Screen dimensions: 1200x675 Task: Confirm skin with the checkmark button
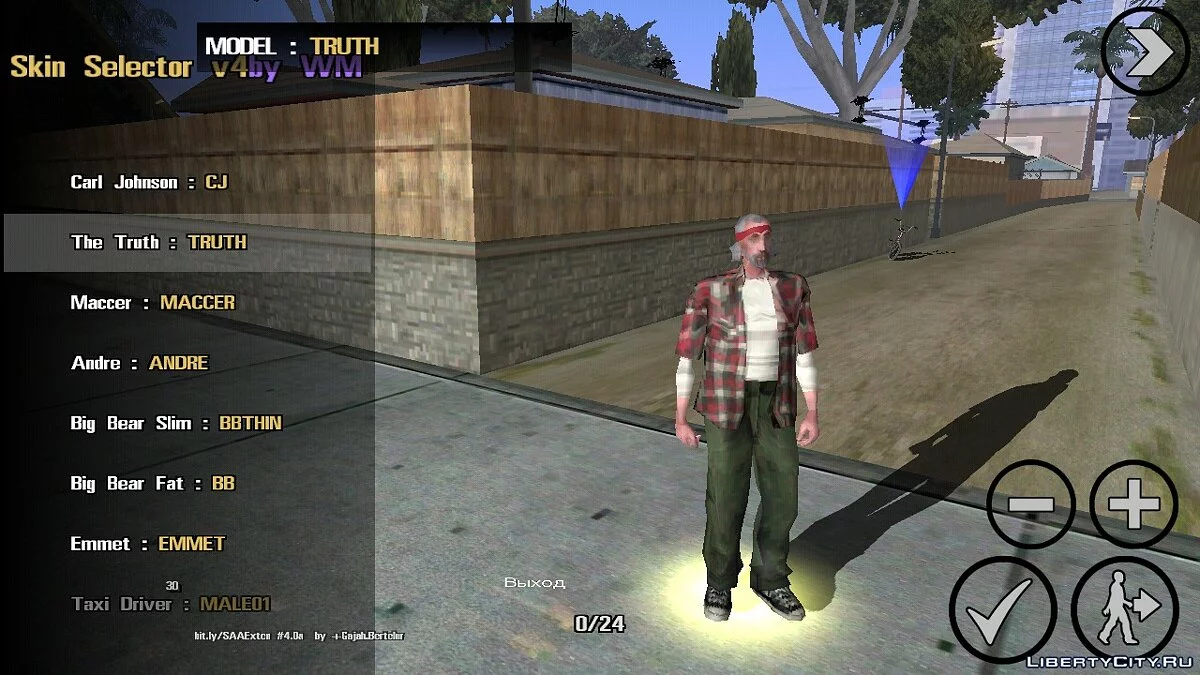pos(1002,609)
